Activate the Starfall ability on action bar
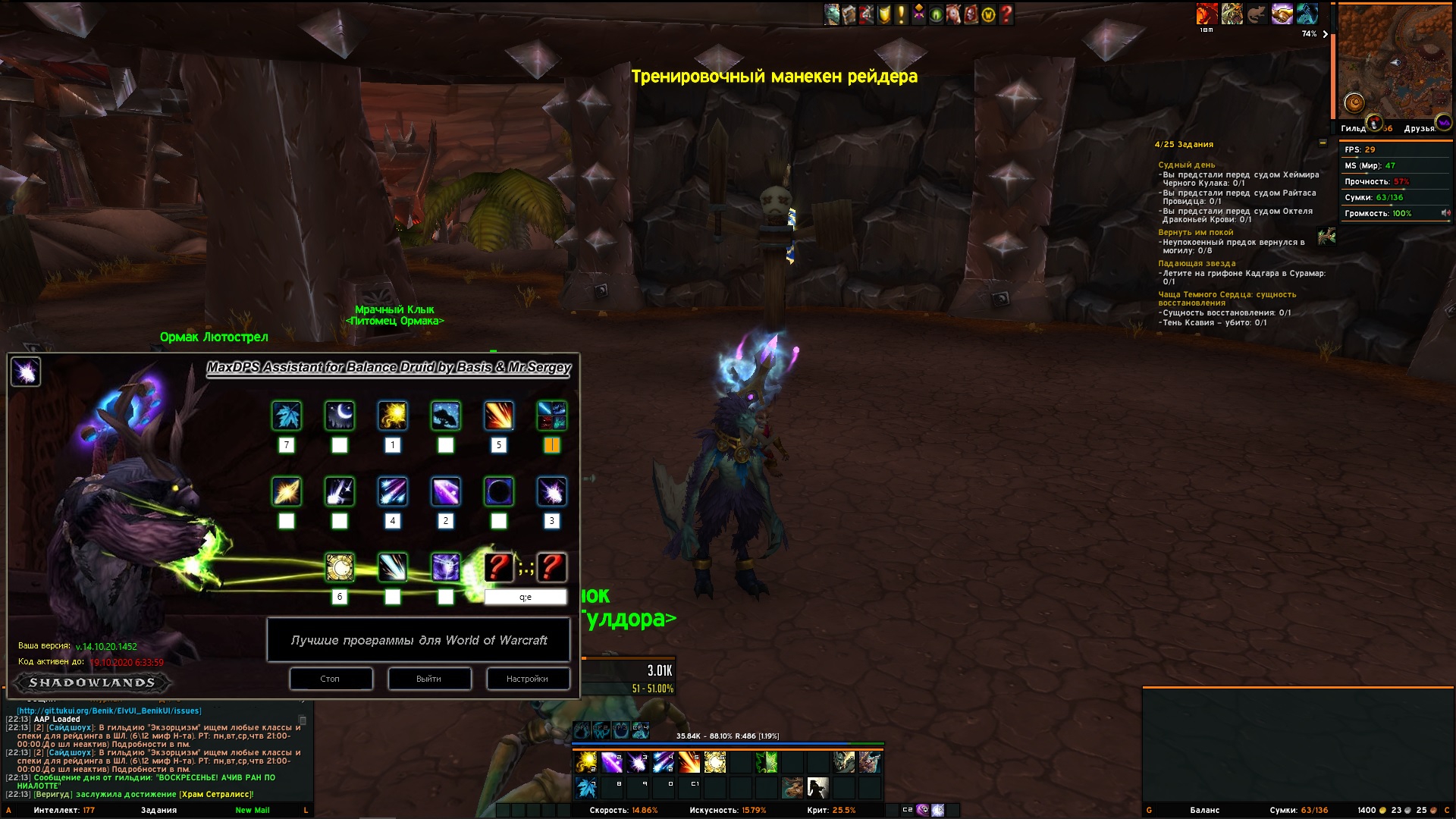The height and width of the screenshot is (819, 1456). pyautogui.click(x=664, y=761)
